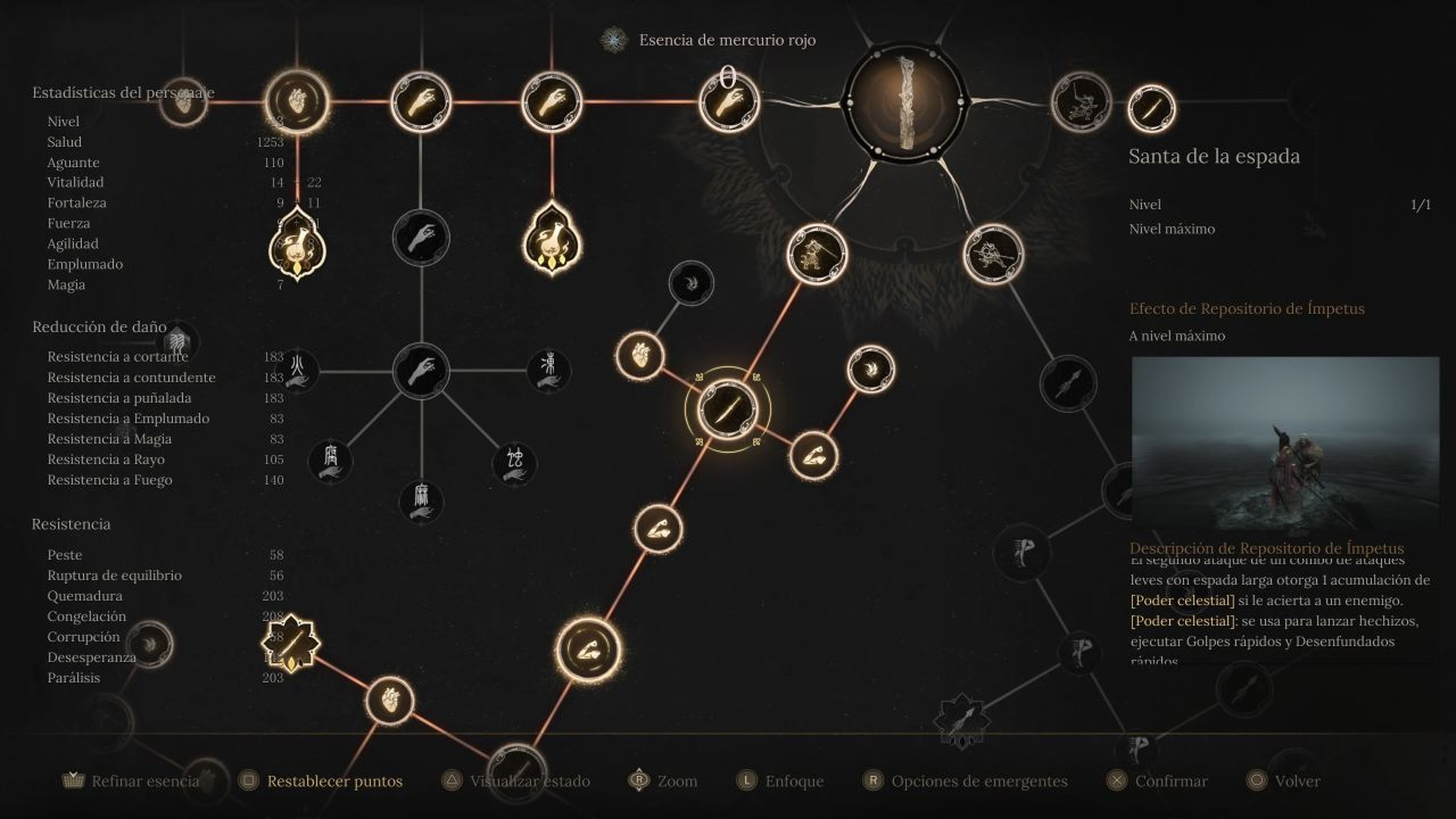
Task: Select the highlighted Repositorio de Ímpetus sword node
Action: [729, 410]
